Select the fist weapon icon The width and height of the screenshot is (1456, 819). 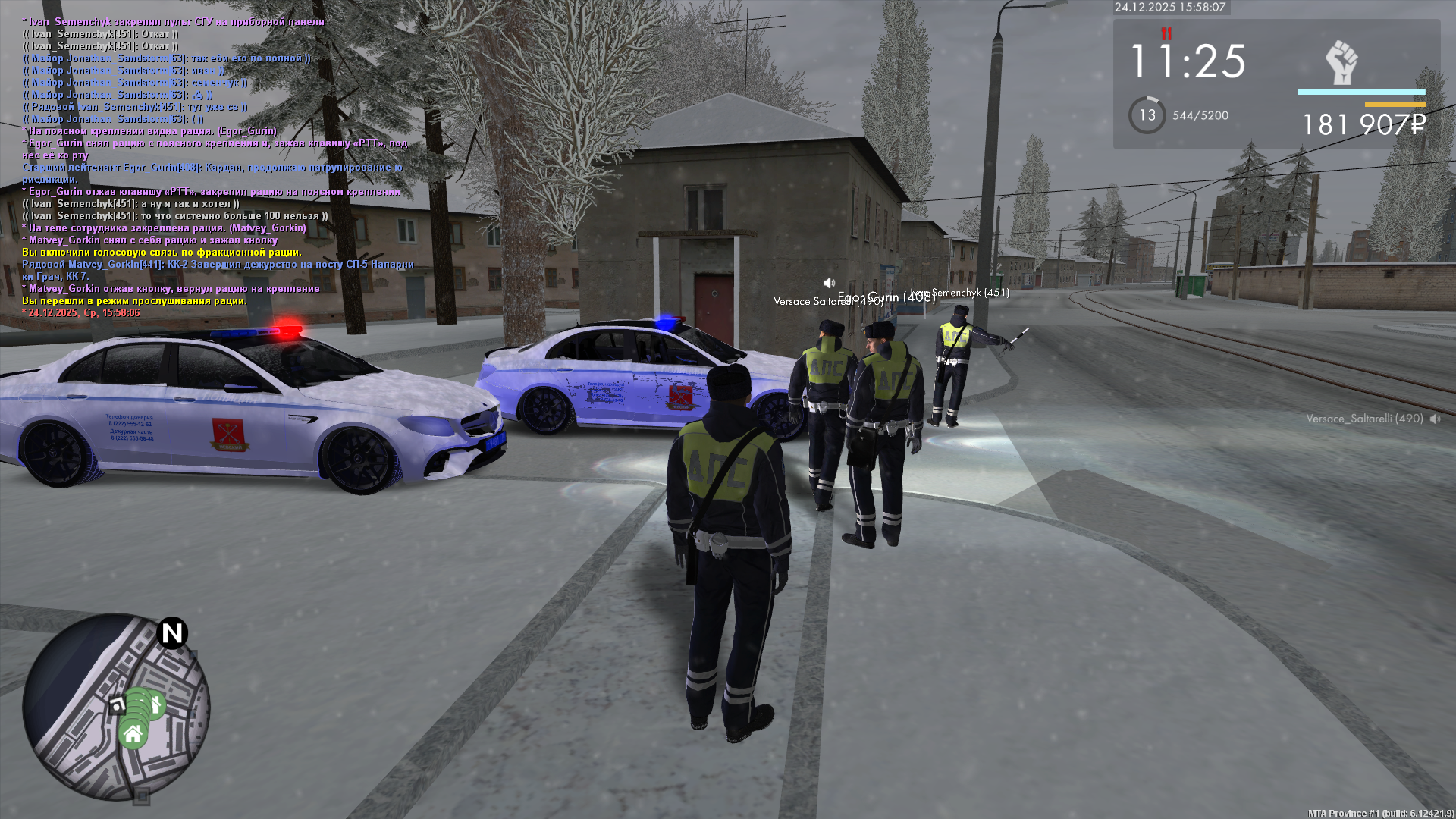pyautogui.click(x=1341, y=62)
